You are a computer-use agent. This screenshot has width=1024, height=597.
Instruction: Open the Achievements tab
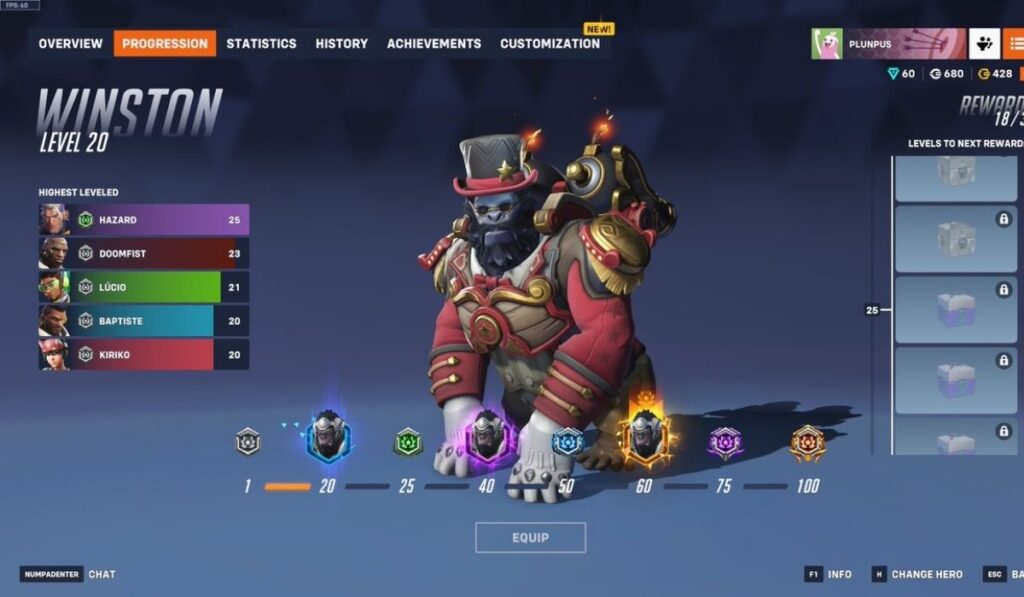pyautogui.click(x=434, y=43)
